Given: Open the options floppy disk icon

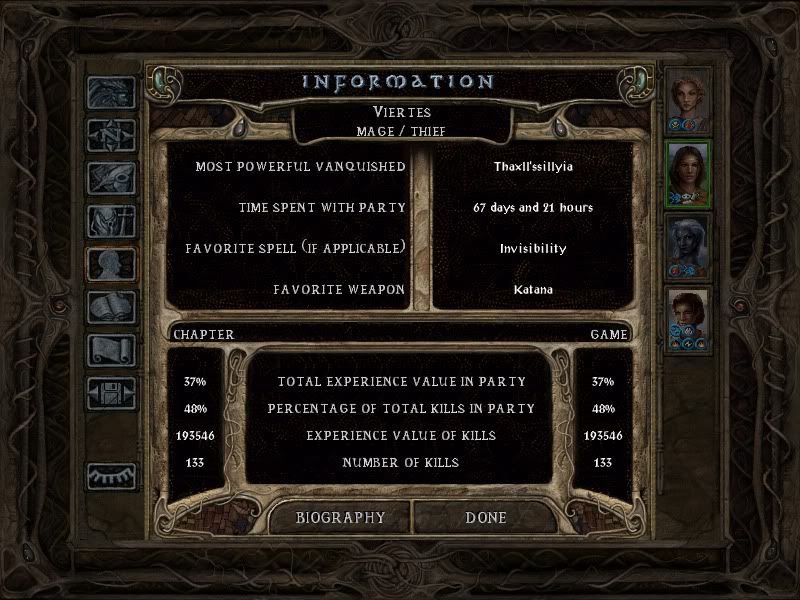Looking at the screenshot, I should click(110, 393).
